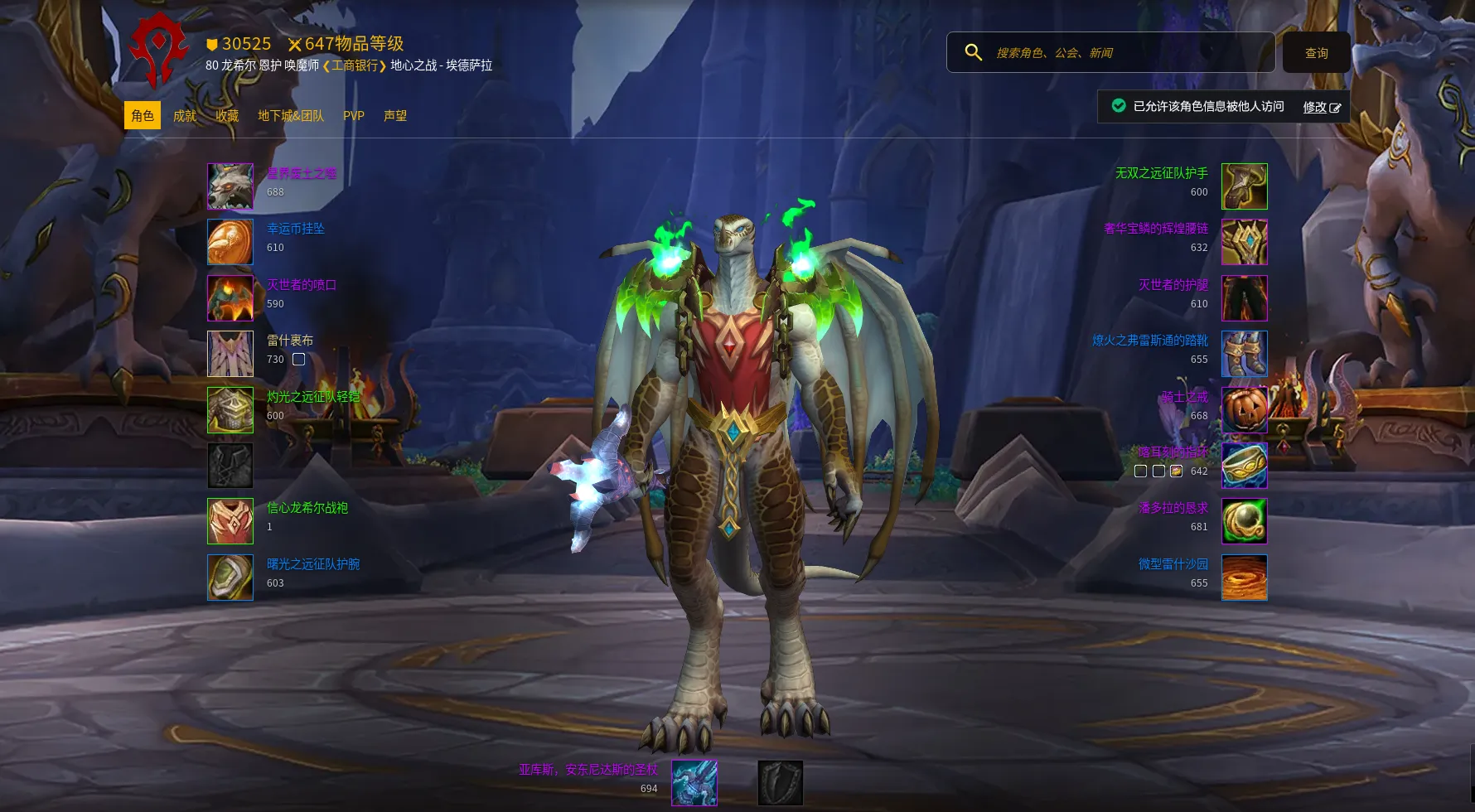Open the 声望 tab
Viewport: 1475px width, 812px height.
pos(395,116)
